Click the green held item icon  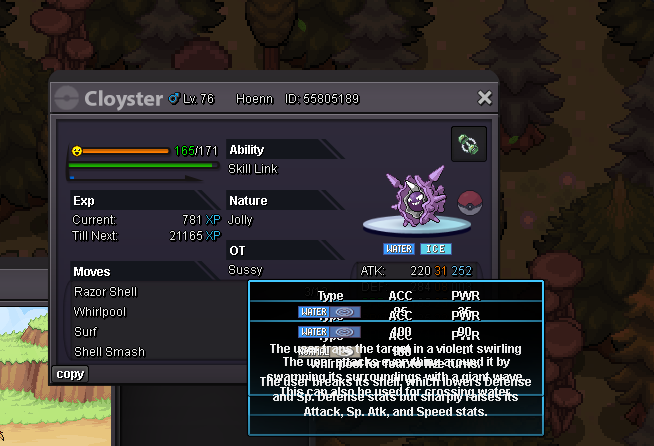click(469, 143)
